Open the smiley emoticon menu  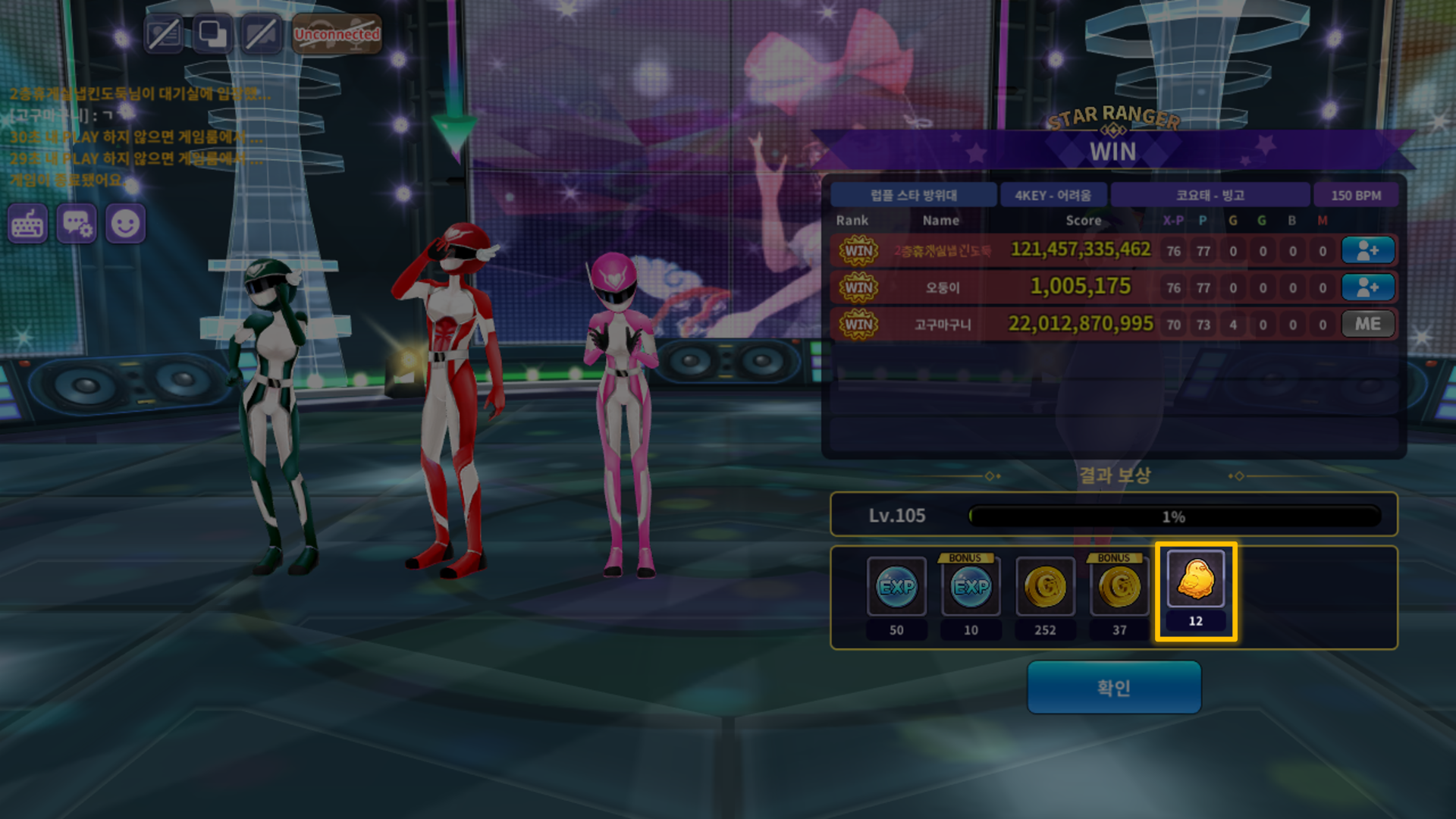point(125,224)
